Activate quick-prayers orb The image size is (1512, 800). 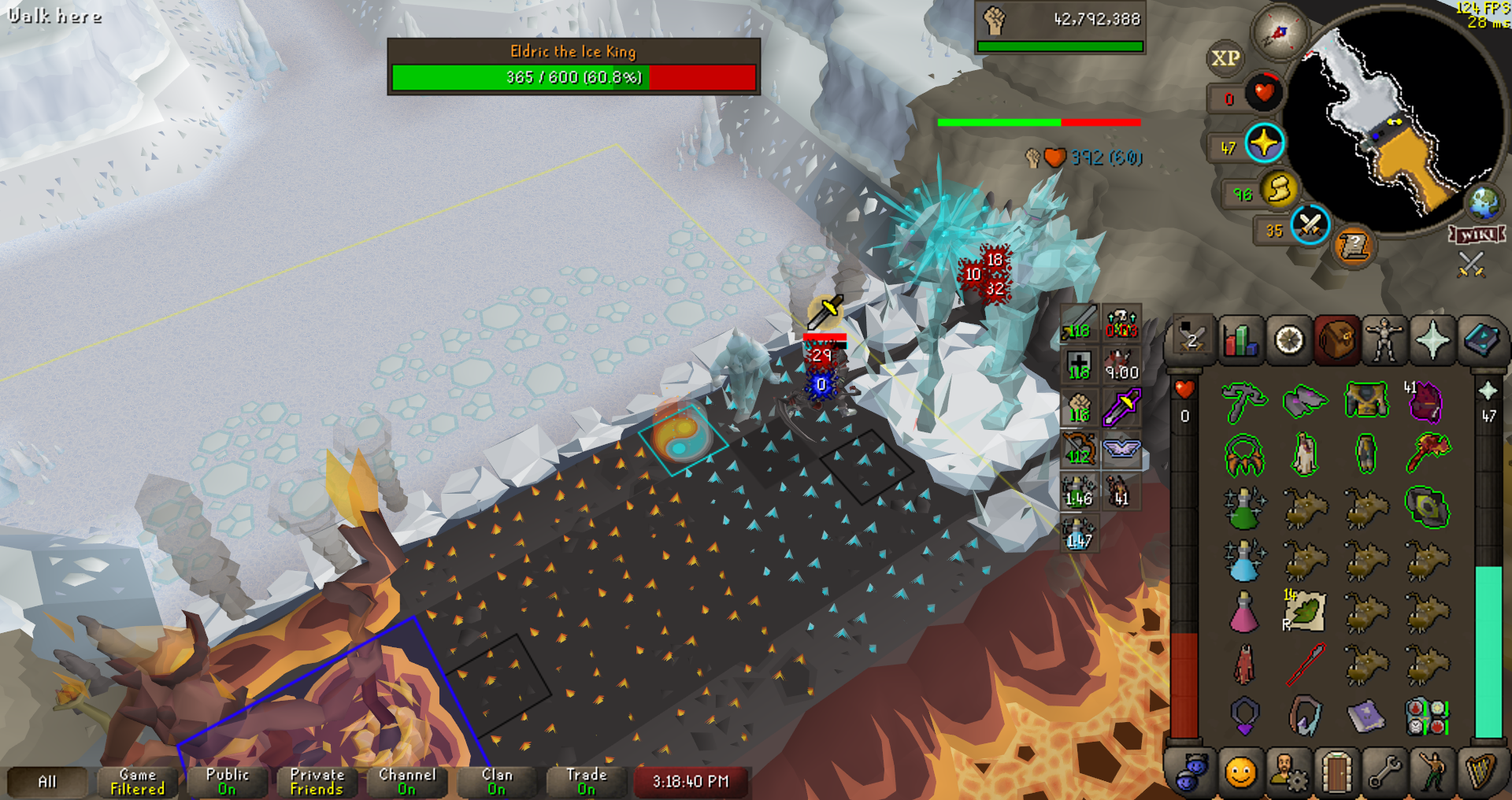(x=1265, y=143)
